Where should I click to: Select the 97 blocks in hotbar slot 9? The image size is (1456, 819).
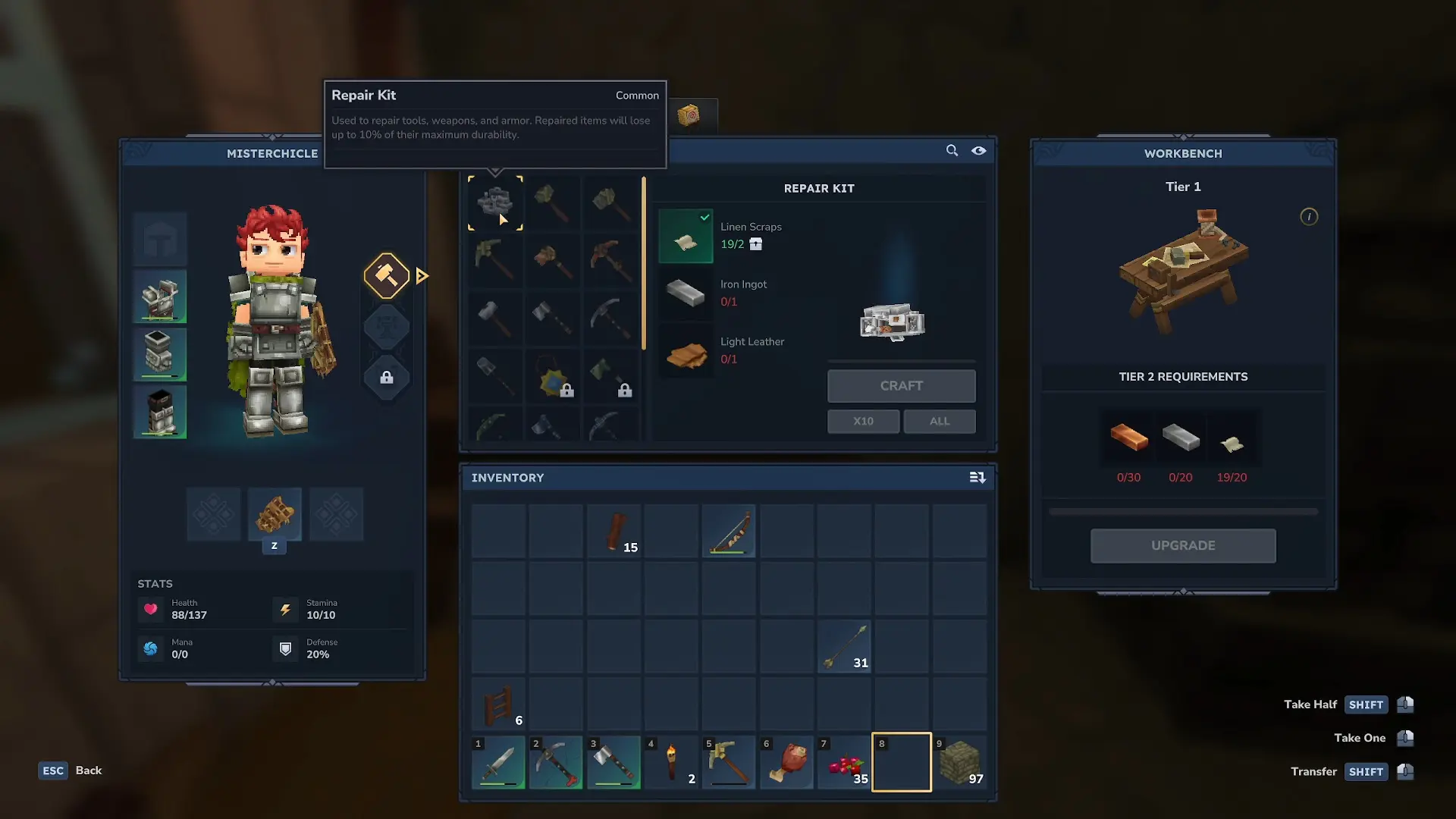tap(959, 762)
